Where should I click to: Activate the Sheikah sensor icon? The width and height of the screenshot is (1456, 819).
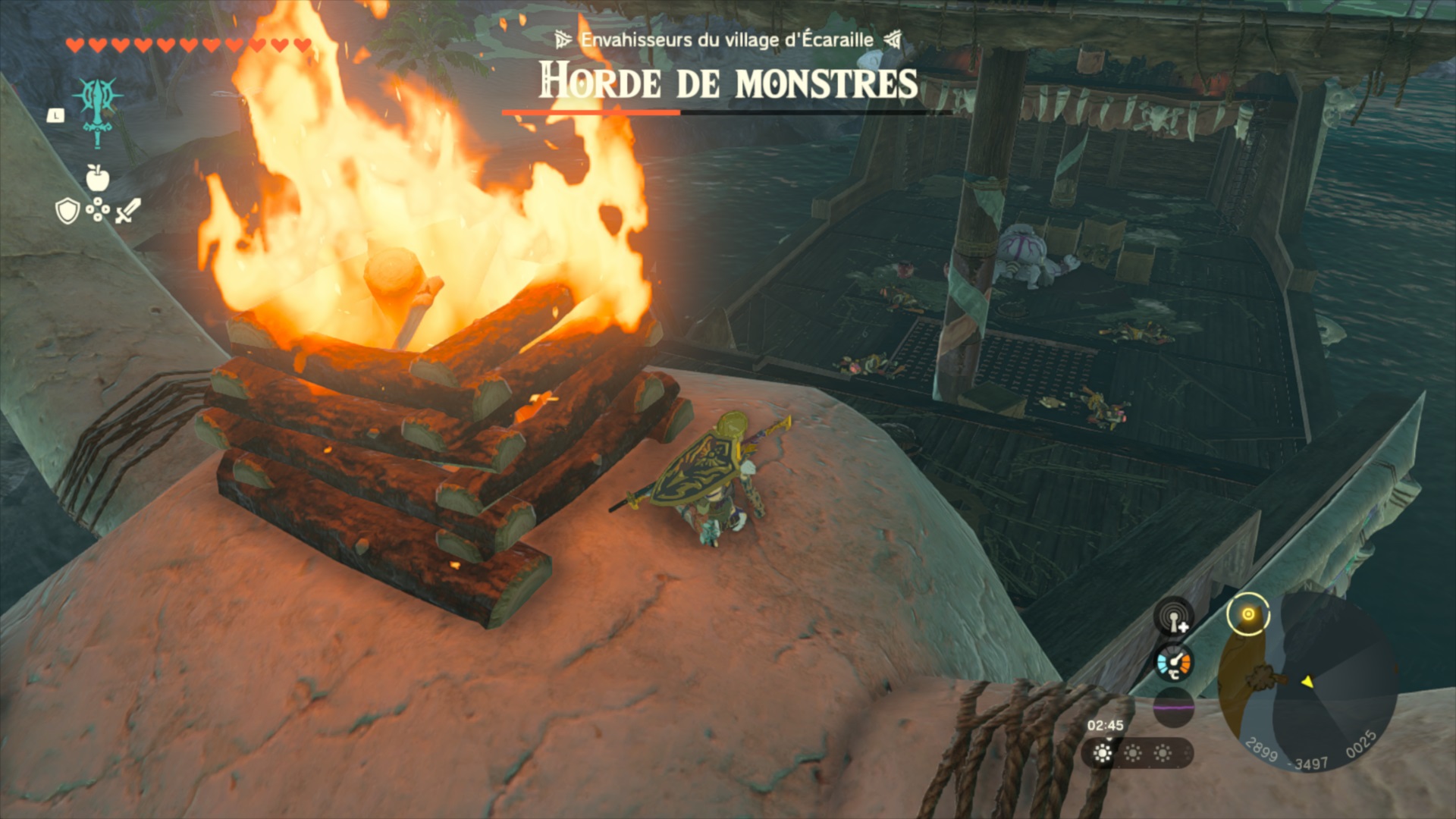point(1174,618)
